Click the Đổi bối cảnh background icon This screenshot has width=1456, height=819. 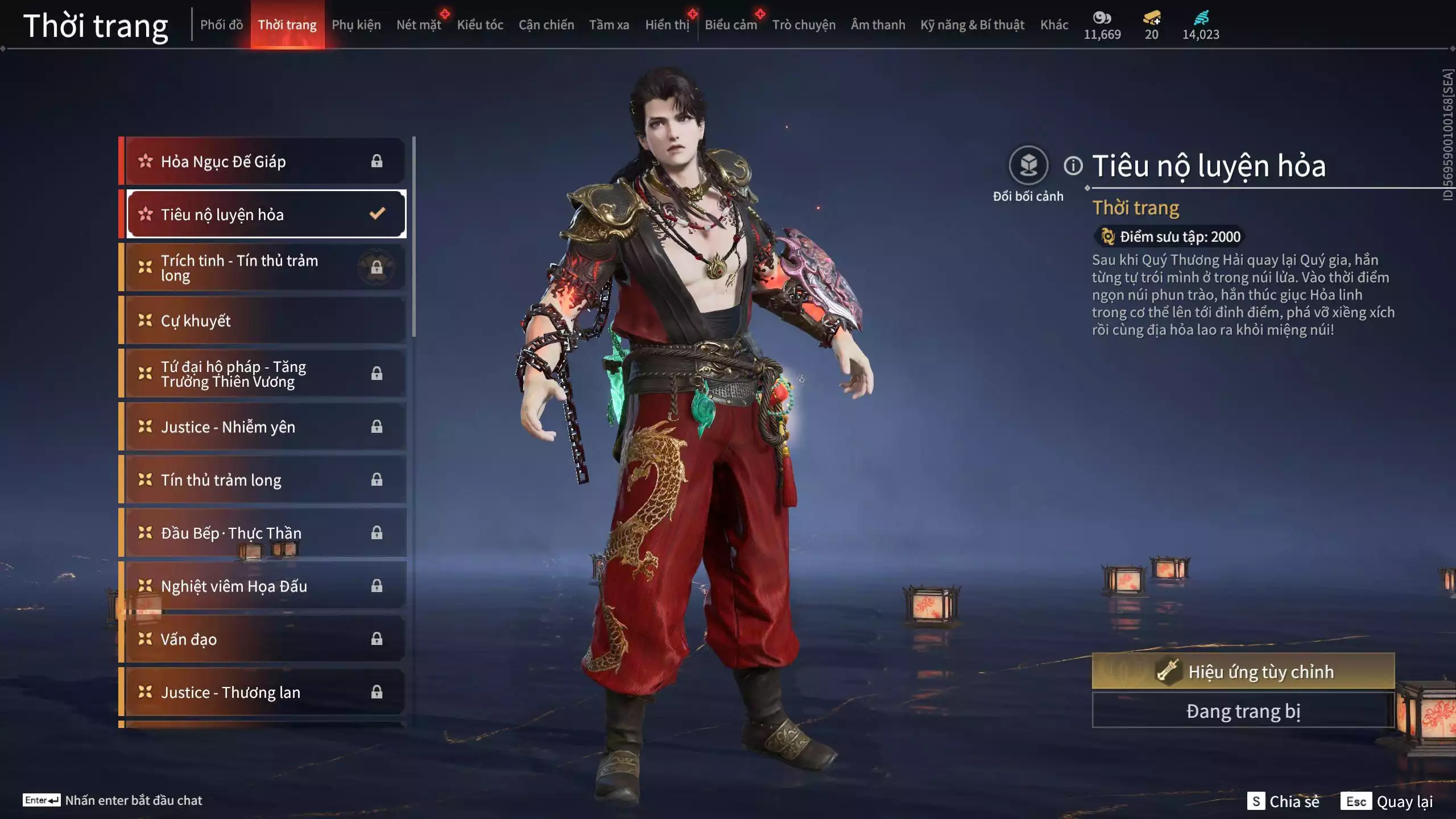[1028, 166]
